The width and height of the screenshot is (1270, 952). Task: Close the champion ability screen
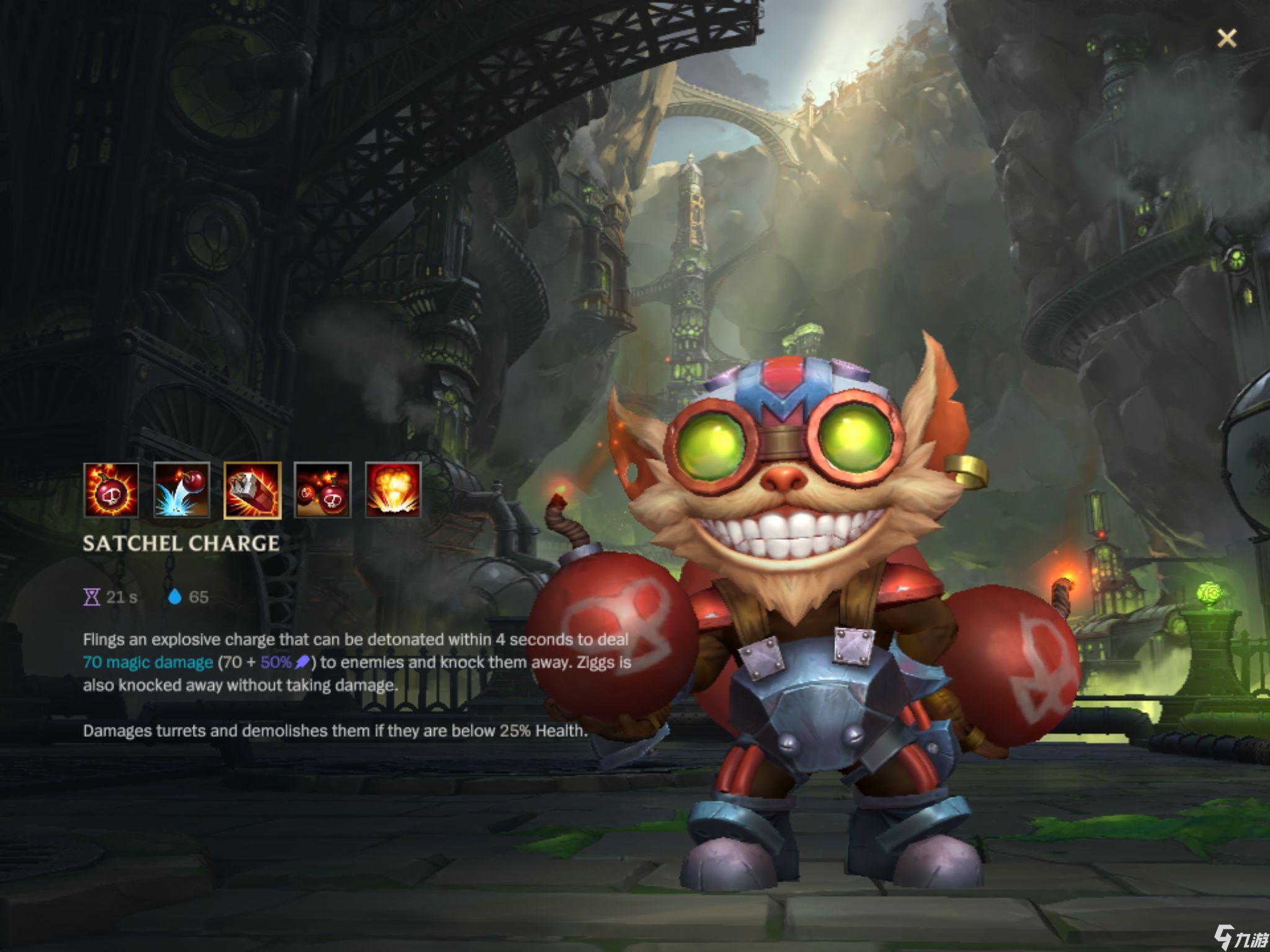1226,38
